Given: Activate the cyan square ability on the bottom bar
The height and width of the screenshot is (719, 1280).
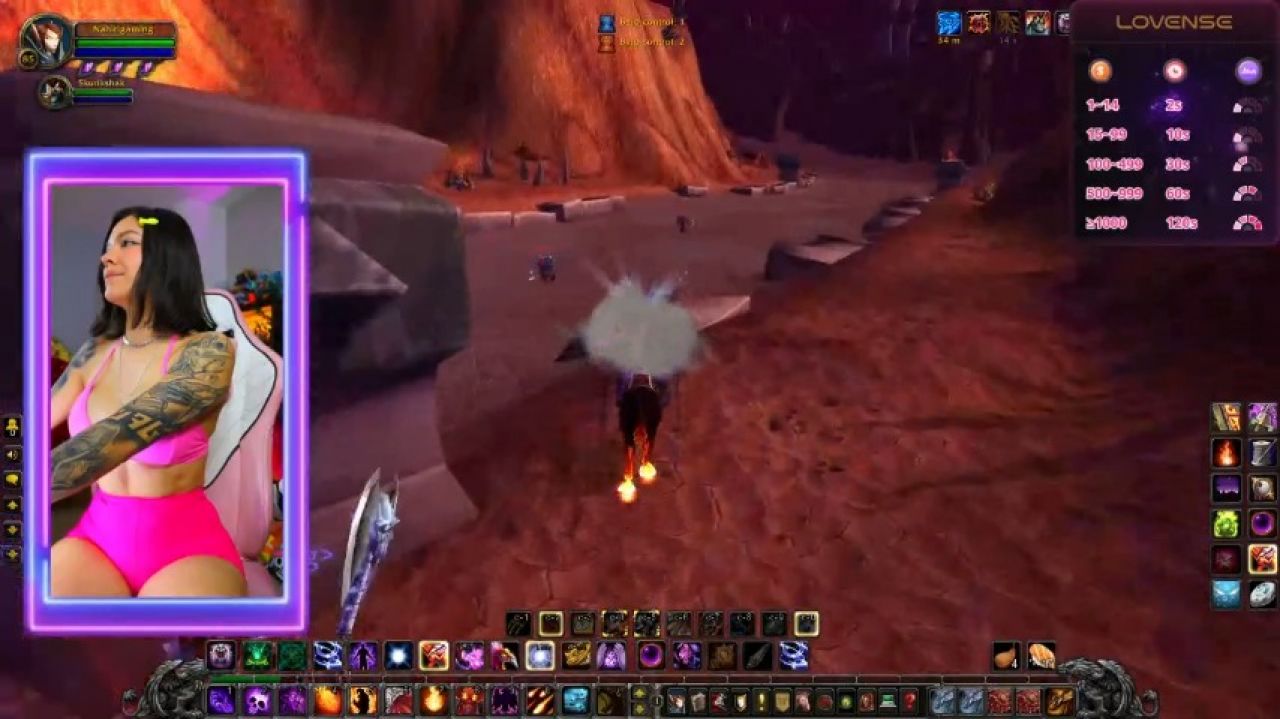Looking at the screenshot, I should pyautogui.click(x=575, y=699).
